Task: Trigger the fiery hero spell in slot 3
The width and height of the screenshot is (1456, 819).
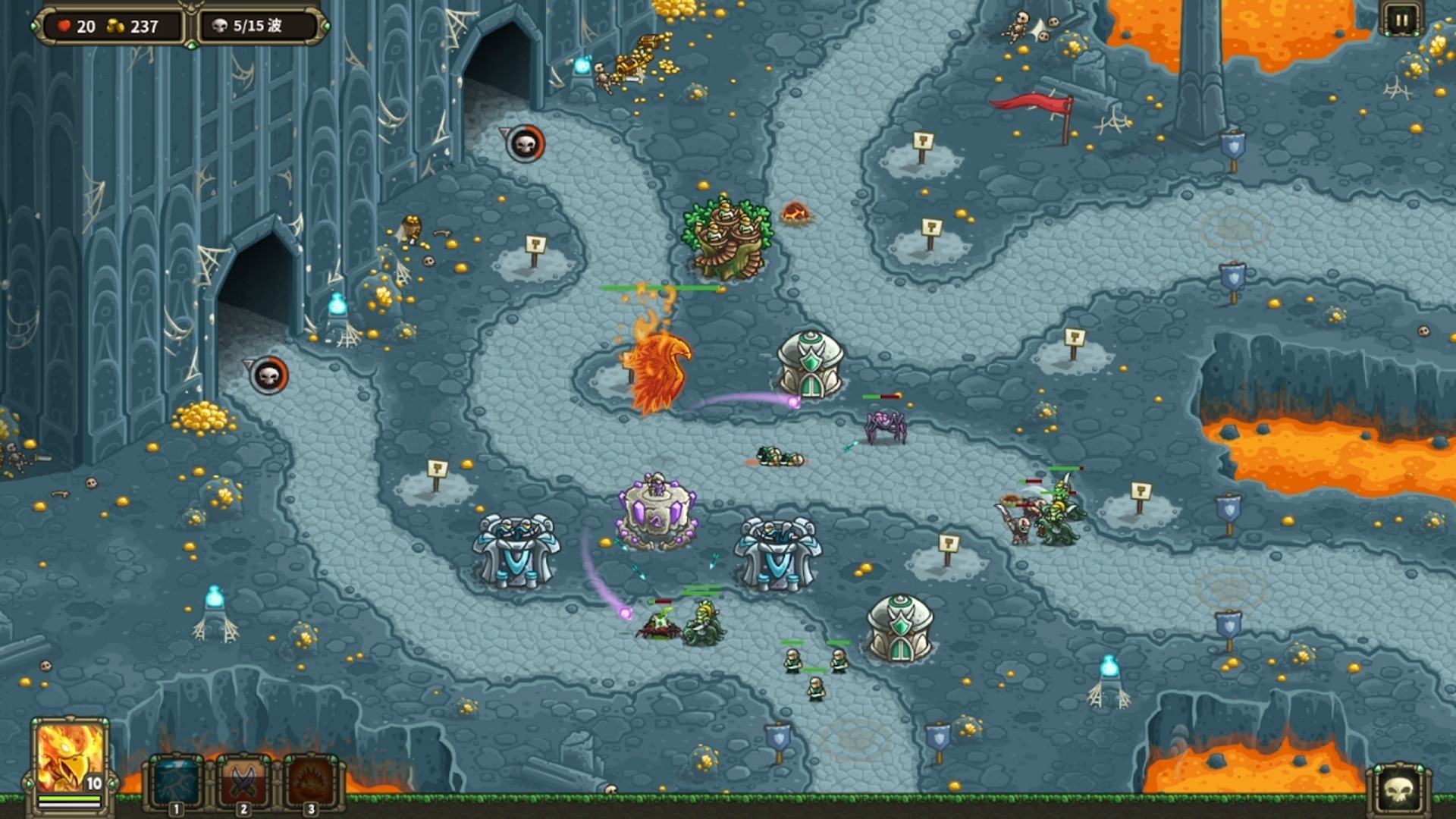Action: [311, 781]
